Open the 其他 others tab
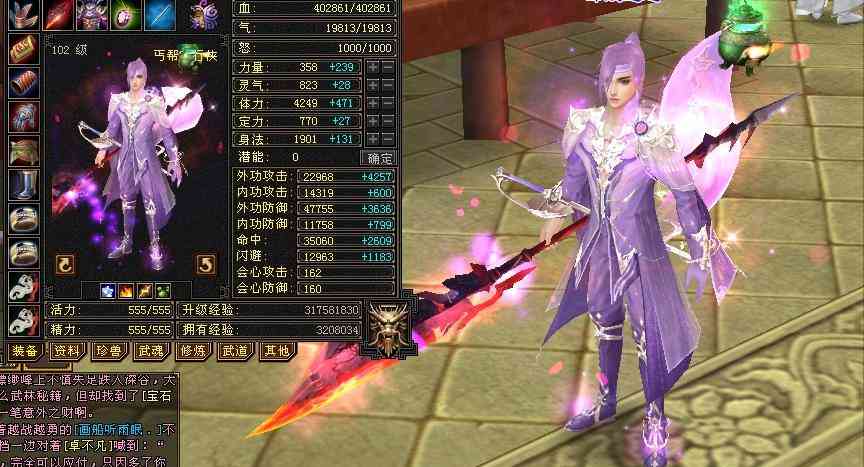 [x=274, y=351]
